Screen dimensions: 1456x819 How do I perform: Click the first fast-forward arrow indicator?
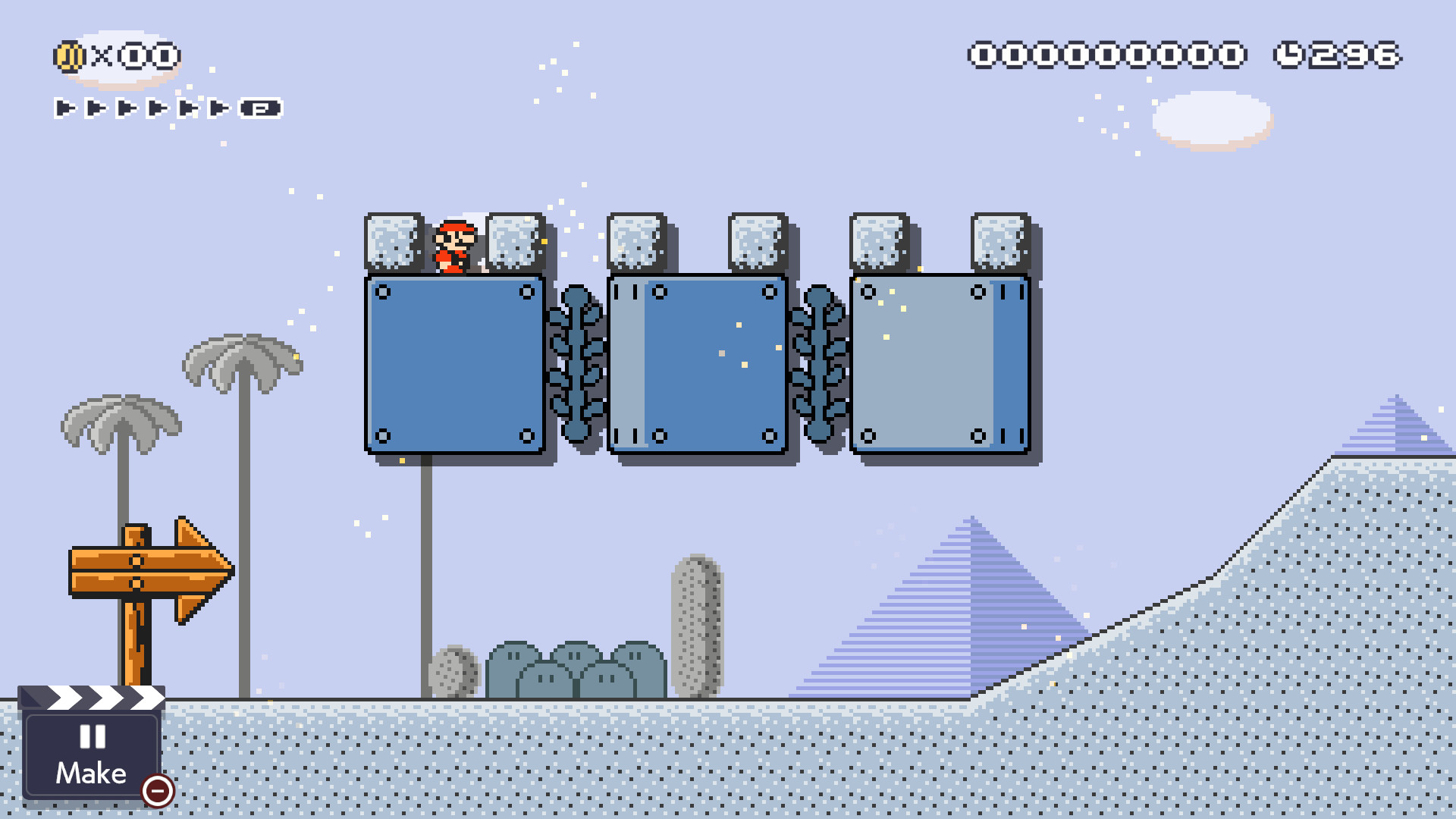(64, 108)
